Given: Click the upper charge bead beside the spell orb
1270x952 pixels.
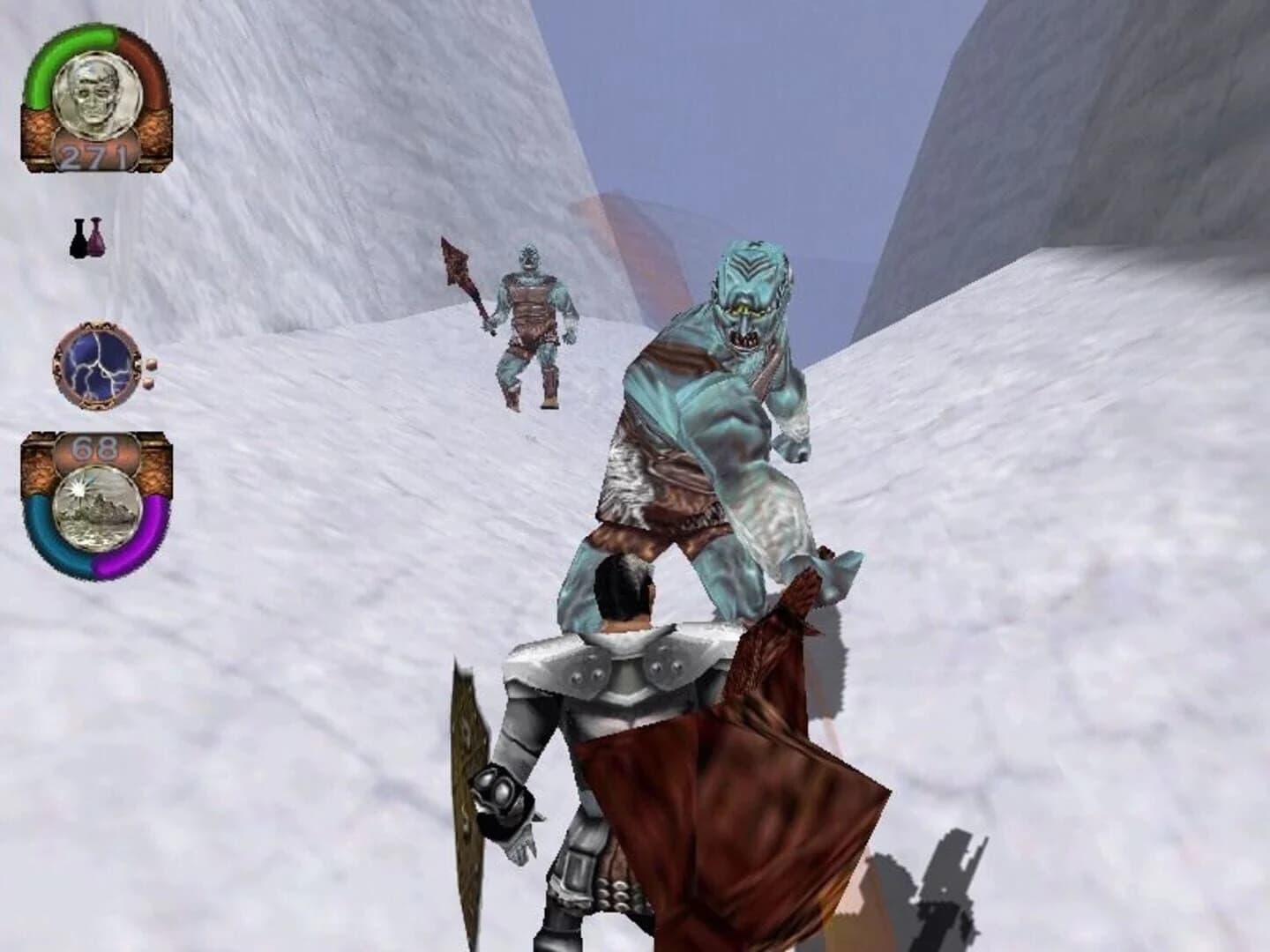Looking at the screenshot, I should tap(152, 363).
